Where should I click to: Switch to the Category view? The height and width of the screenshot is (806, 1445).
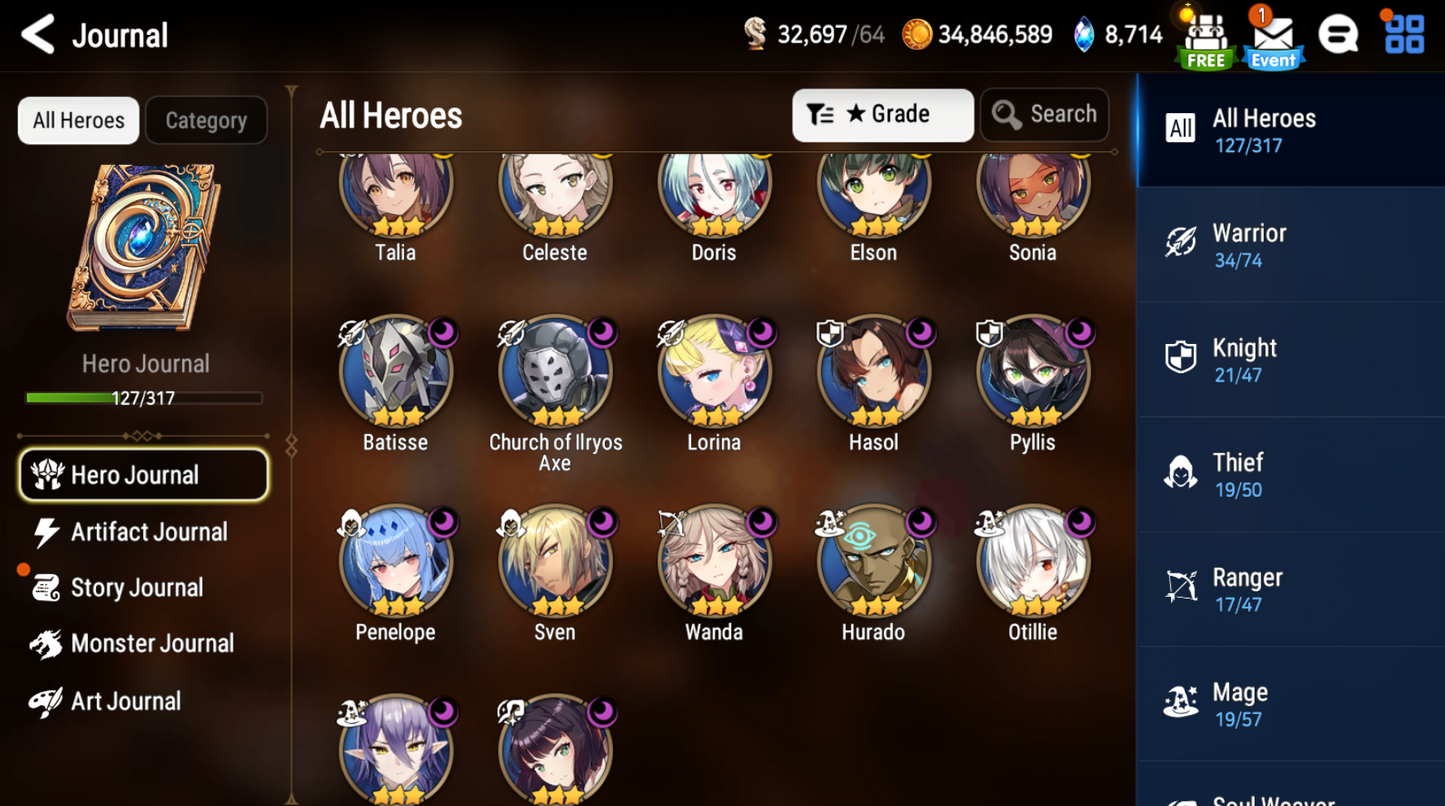pos(206,120)
